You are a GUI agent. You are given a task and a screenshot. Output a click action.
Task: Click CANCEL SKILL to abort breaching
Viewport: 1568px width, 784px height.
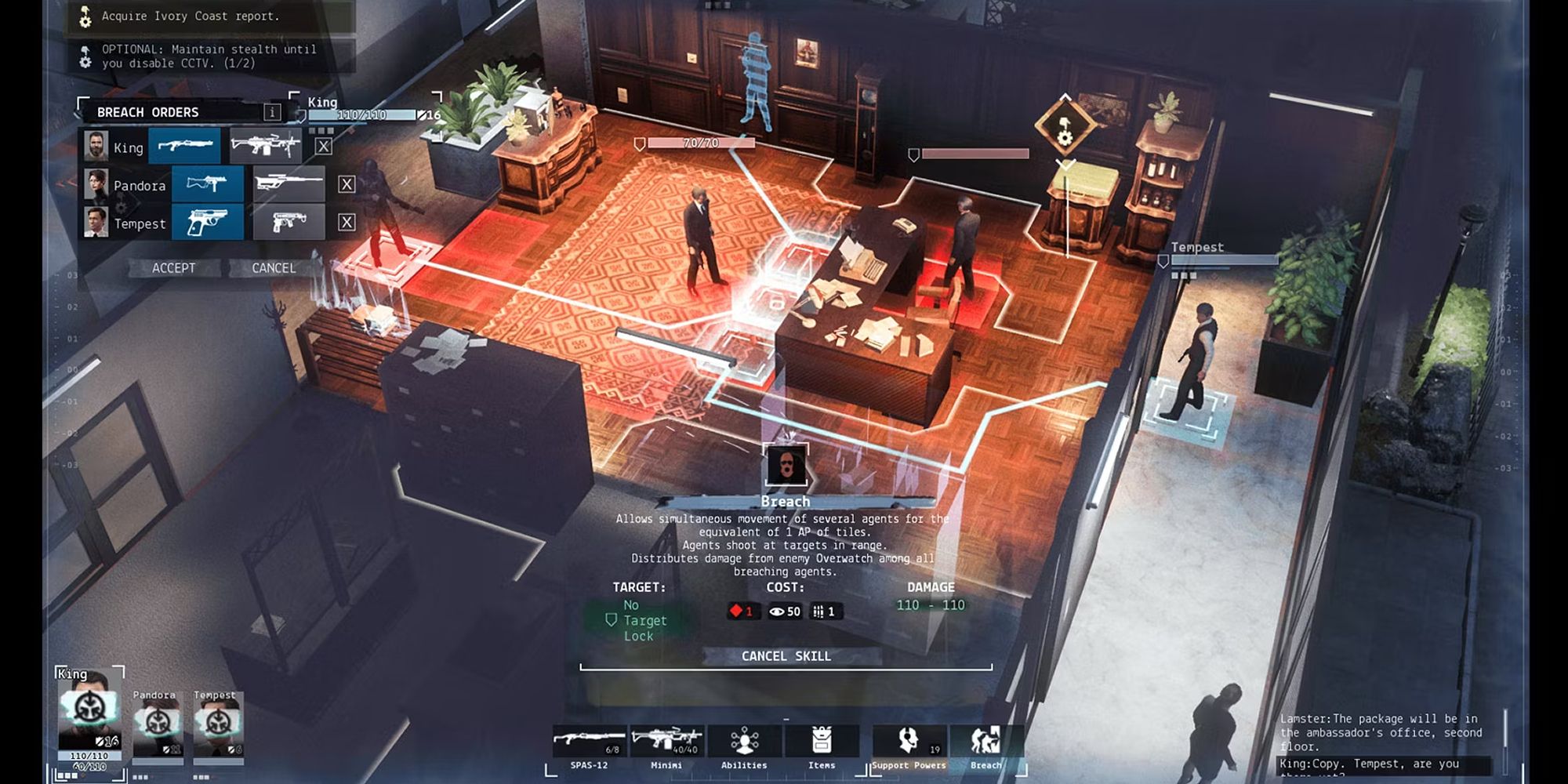click(x=786, y=657)
